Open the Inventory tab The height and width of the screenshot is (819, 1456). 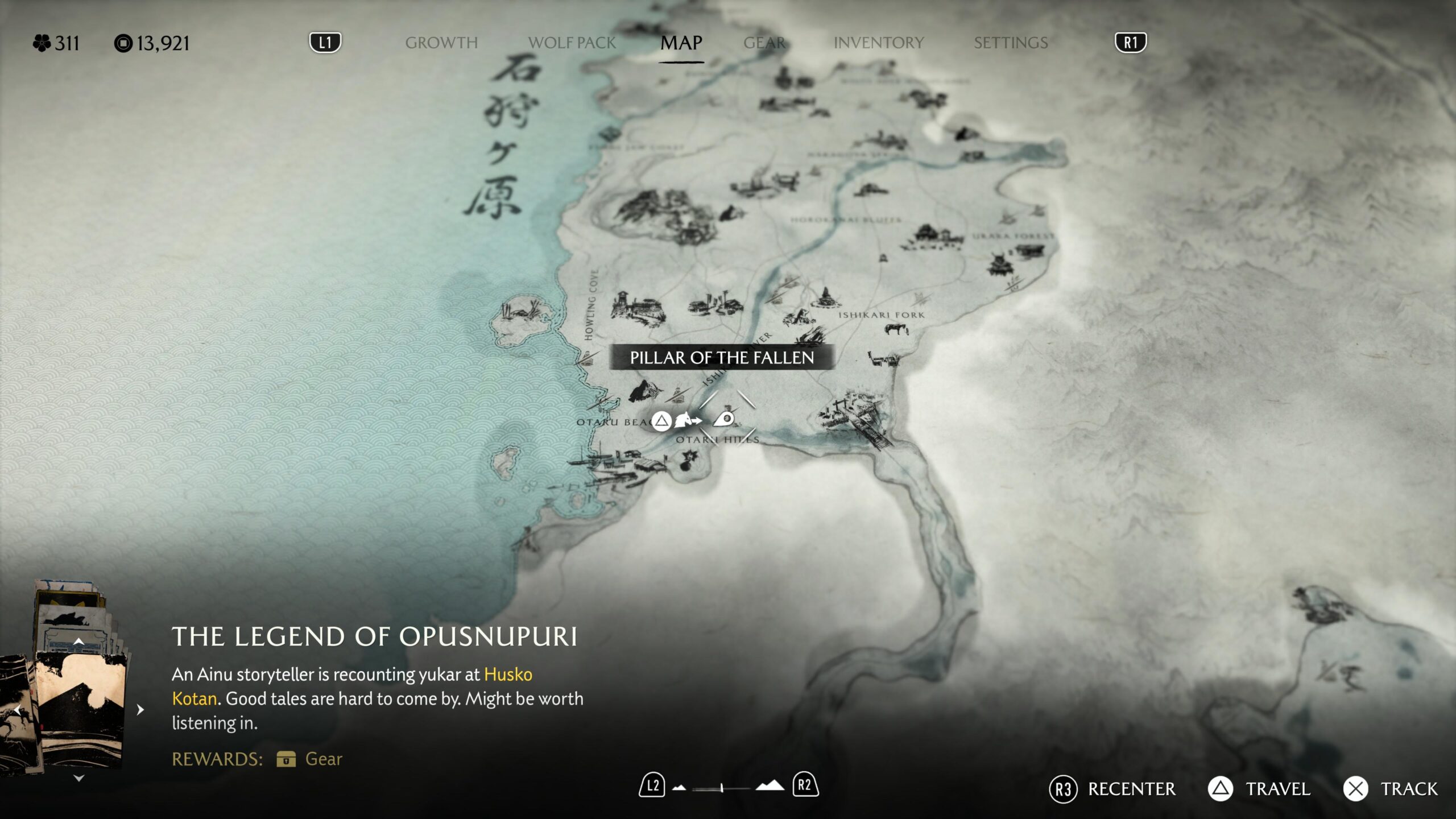(x=878, y=43)
